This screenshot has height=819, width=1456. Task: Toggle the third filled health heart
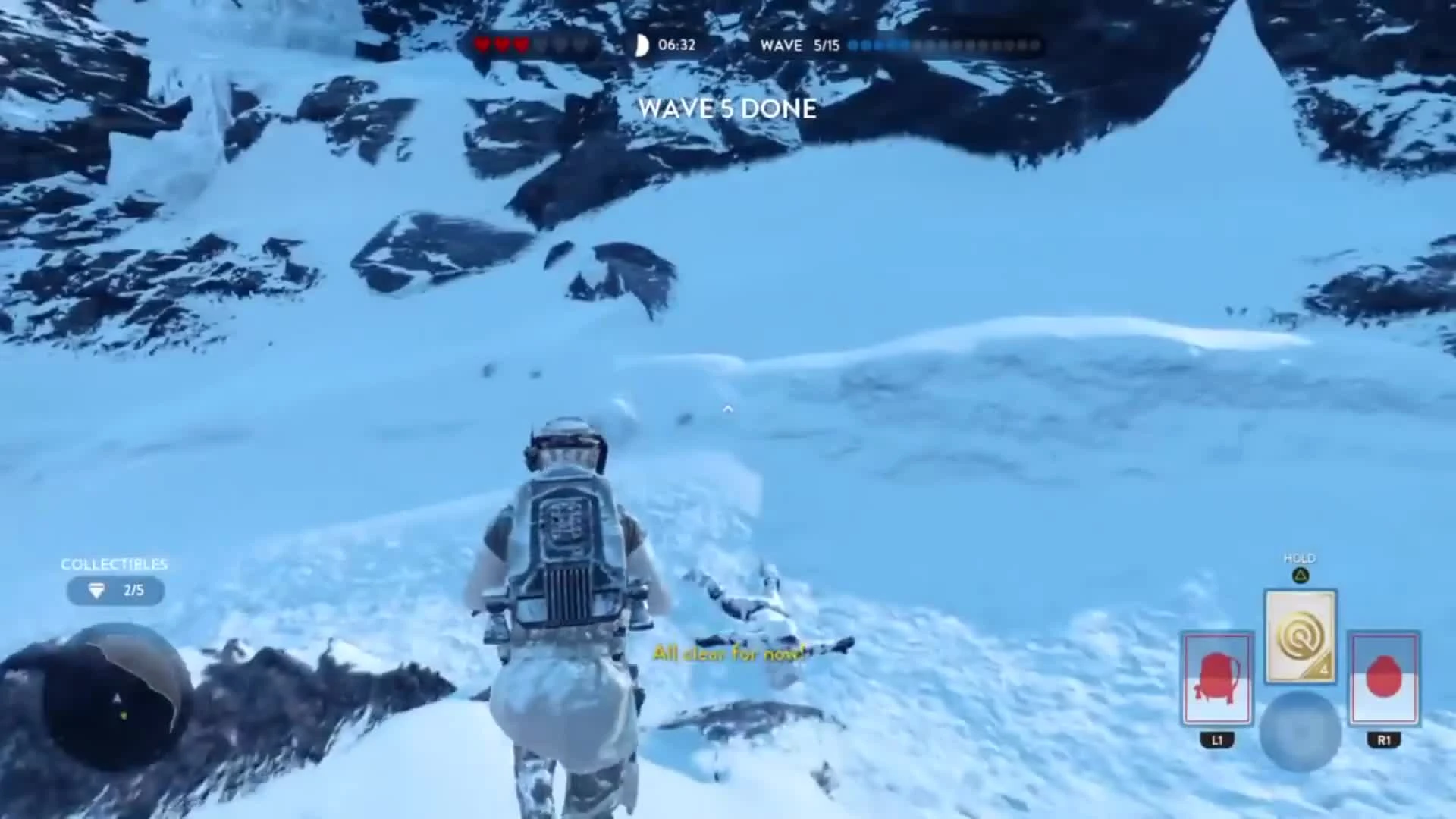(x=522, y=45)
